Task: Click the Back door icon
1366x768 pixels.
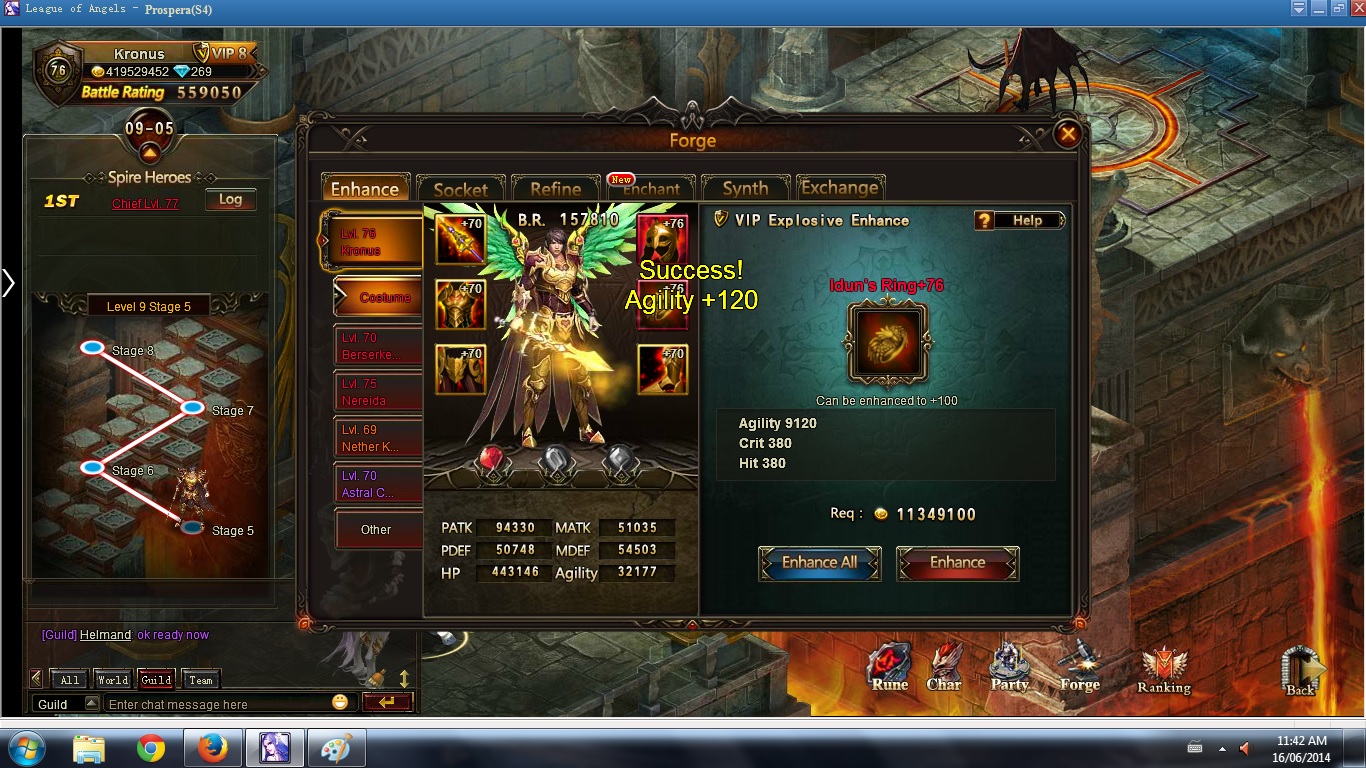Action: [x=1301, y=670]
